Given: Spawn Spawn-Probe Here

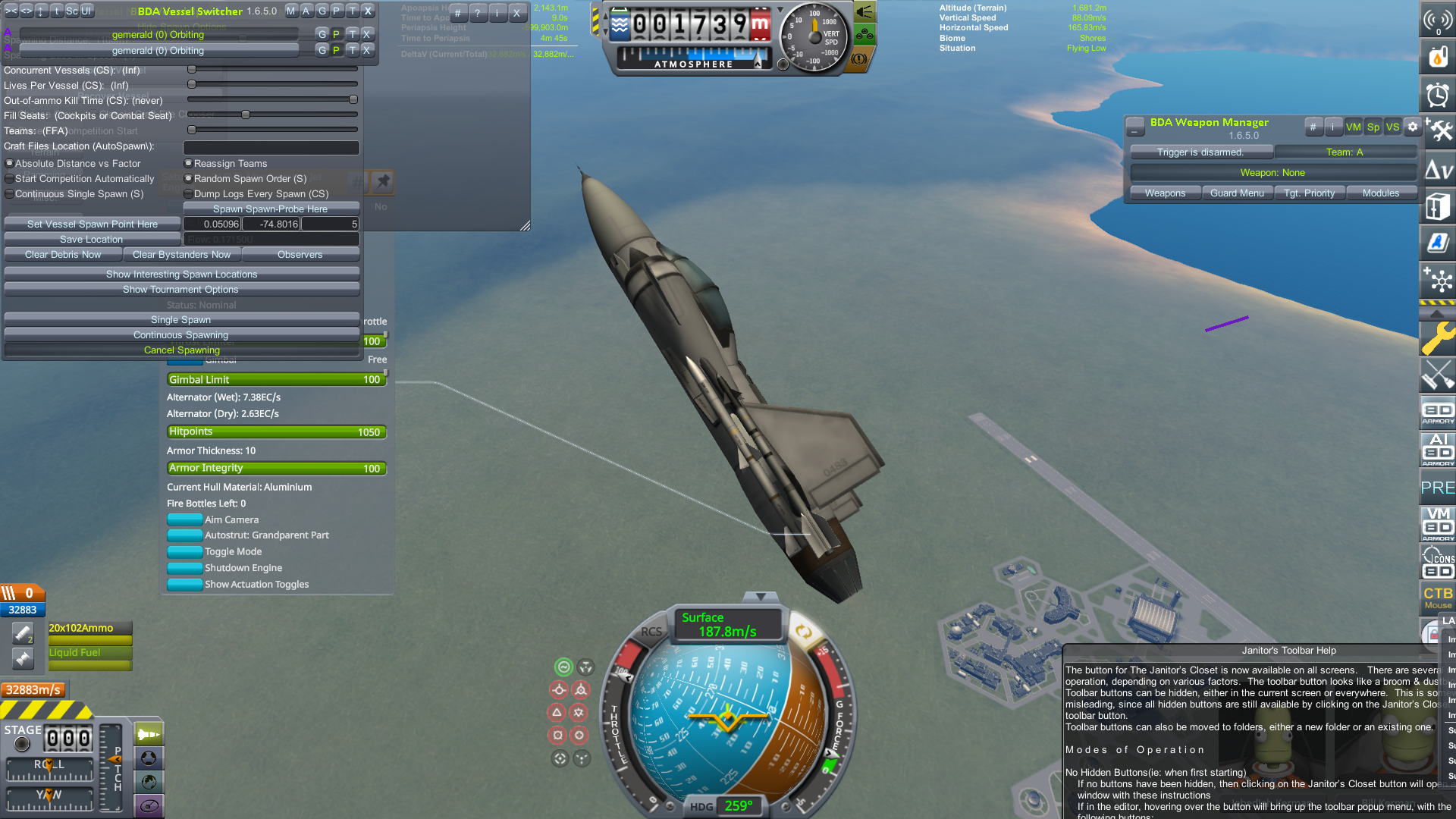Looking at the screenshot, I should [271, 209].
